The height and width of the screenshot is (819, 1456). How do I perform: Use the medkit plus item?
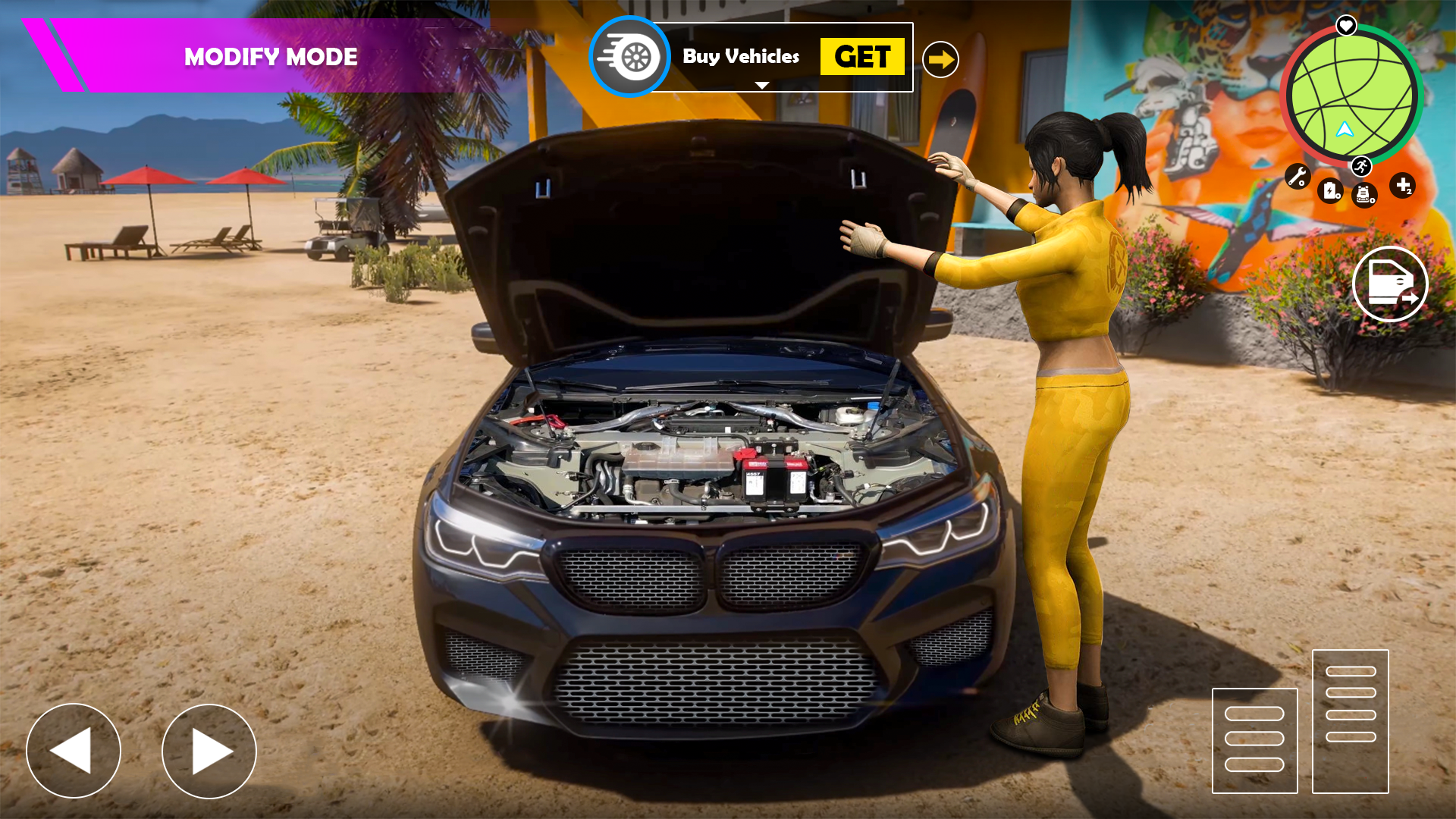pos(1402,185)
